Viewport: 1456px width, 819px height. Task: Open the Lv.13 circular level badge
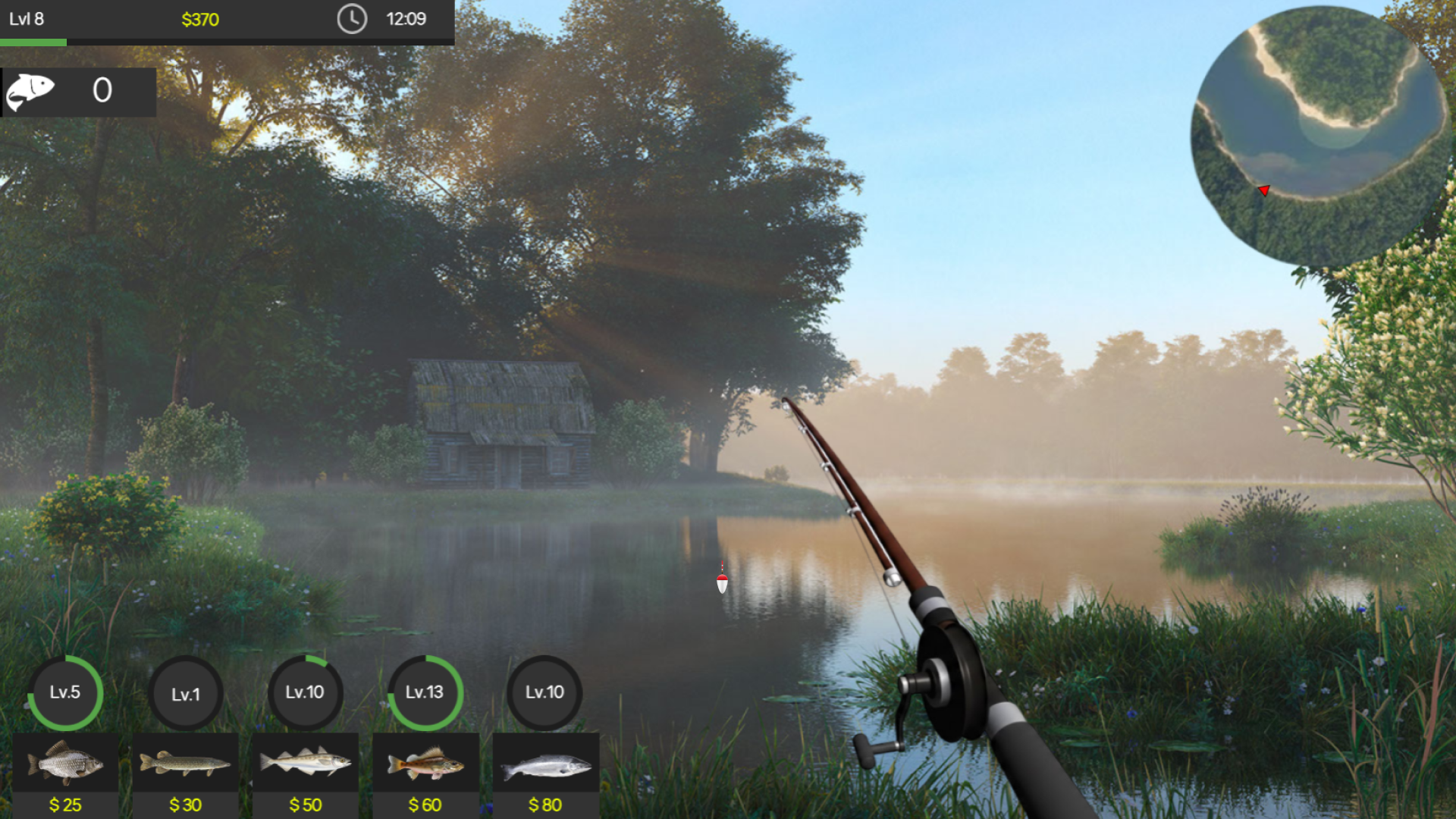point(425,692)
